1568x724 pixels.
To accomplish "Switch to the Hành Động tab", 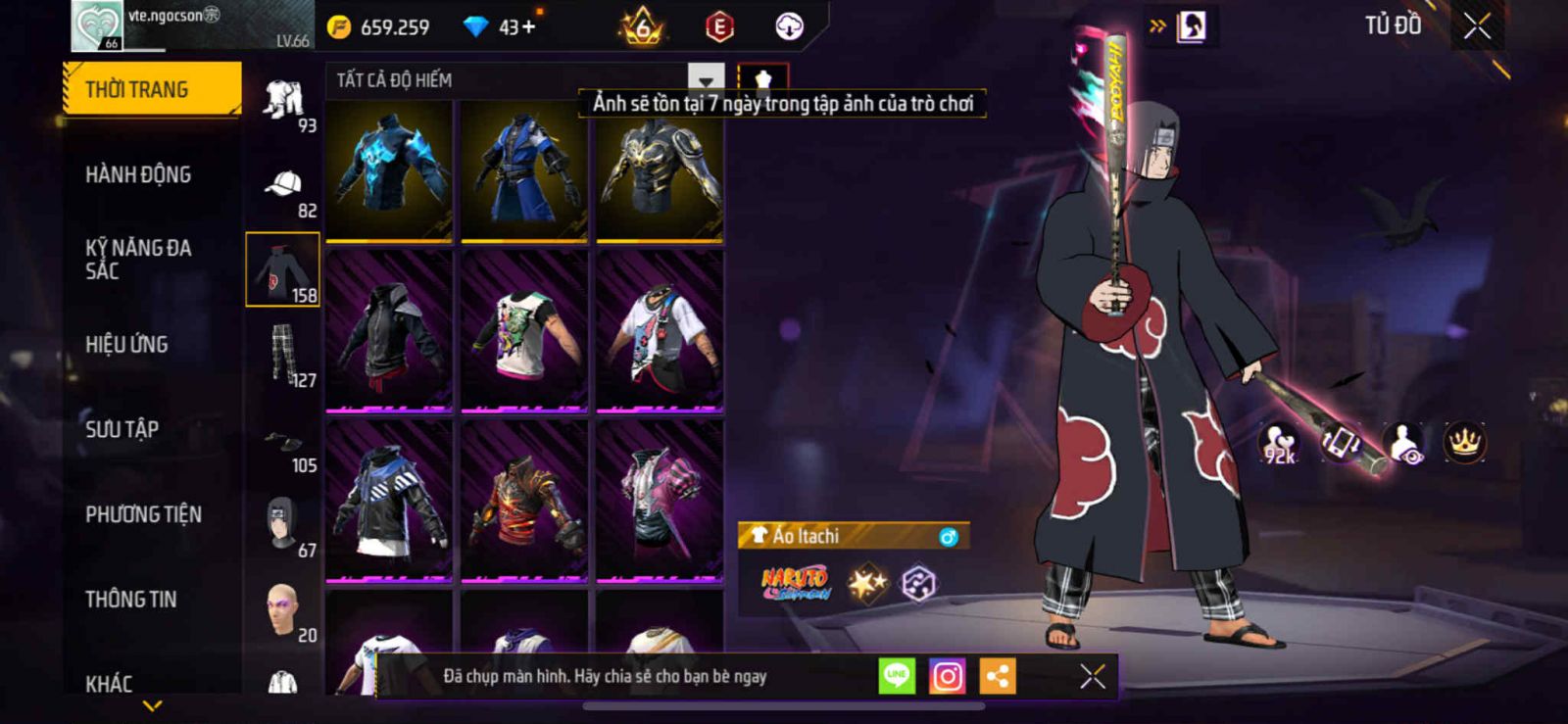I will pyautogui.click(x=138, y=175).
